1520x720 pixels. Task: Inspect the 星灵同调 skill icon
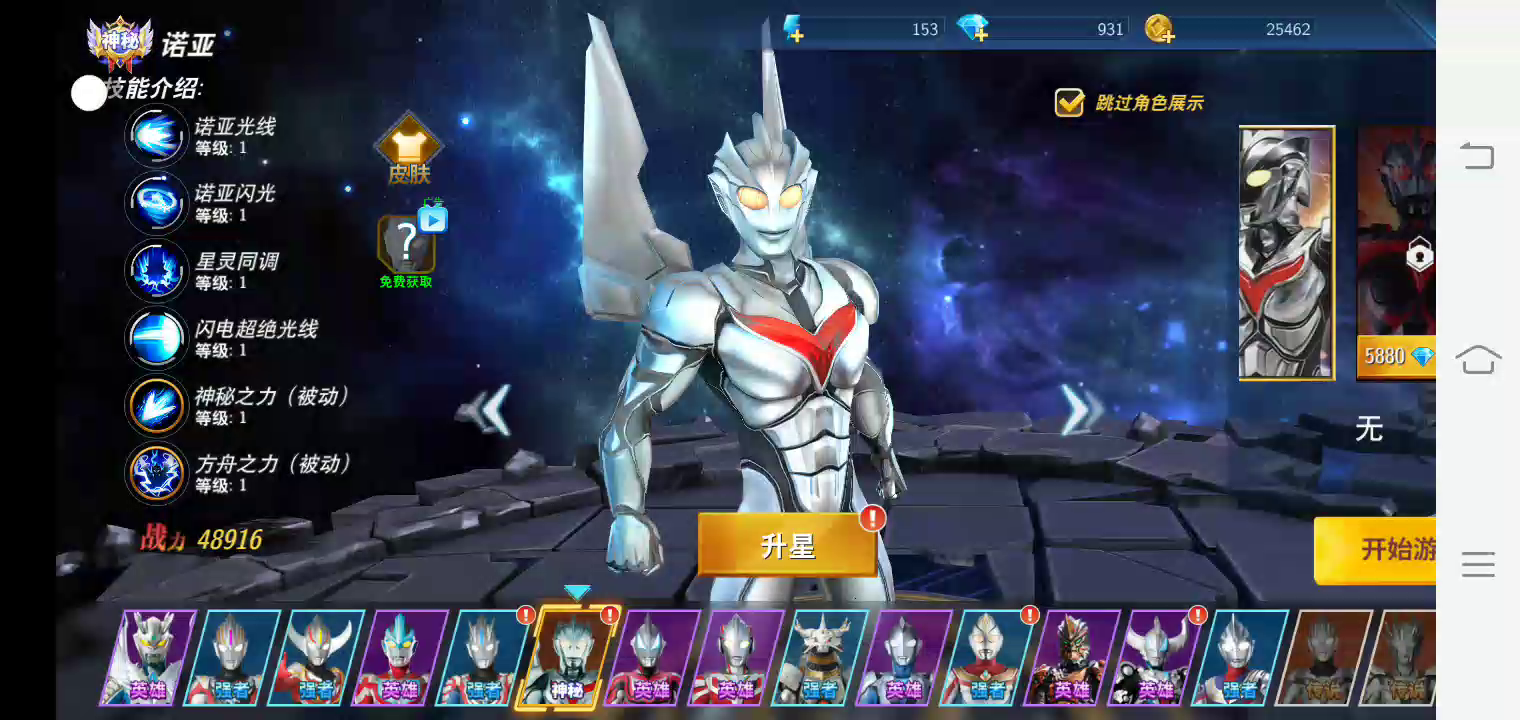156,271
